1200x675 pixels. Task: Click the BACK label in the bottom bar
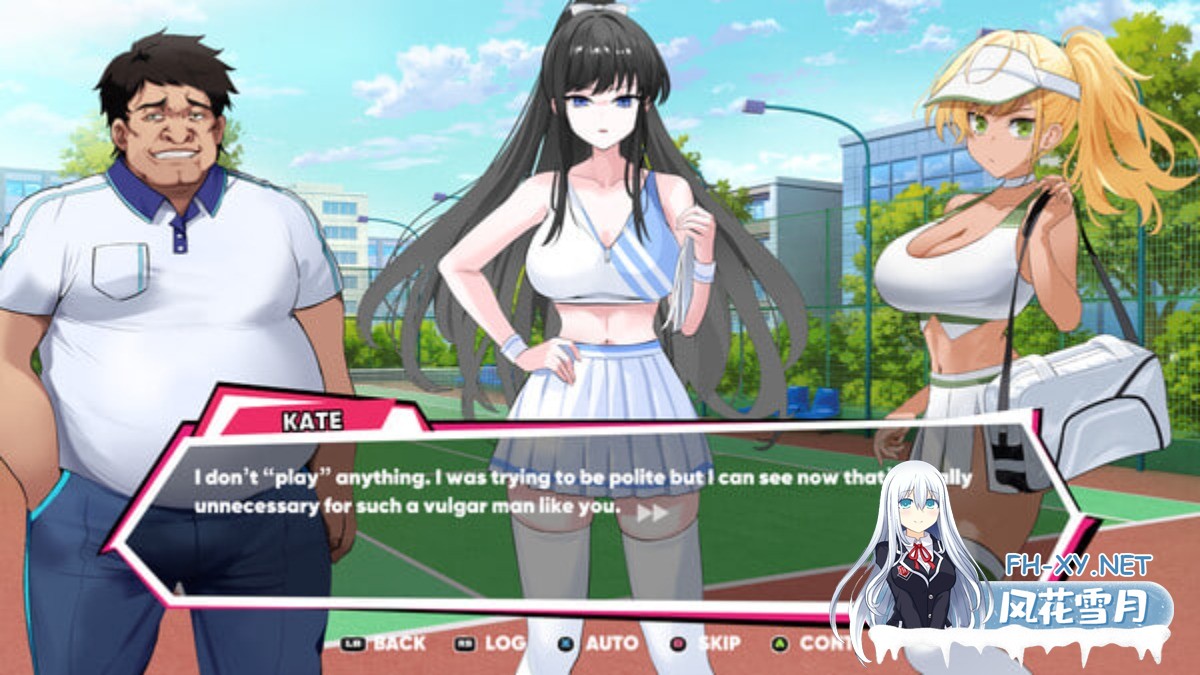click(x=398, y=643)
